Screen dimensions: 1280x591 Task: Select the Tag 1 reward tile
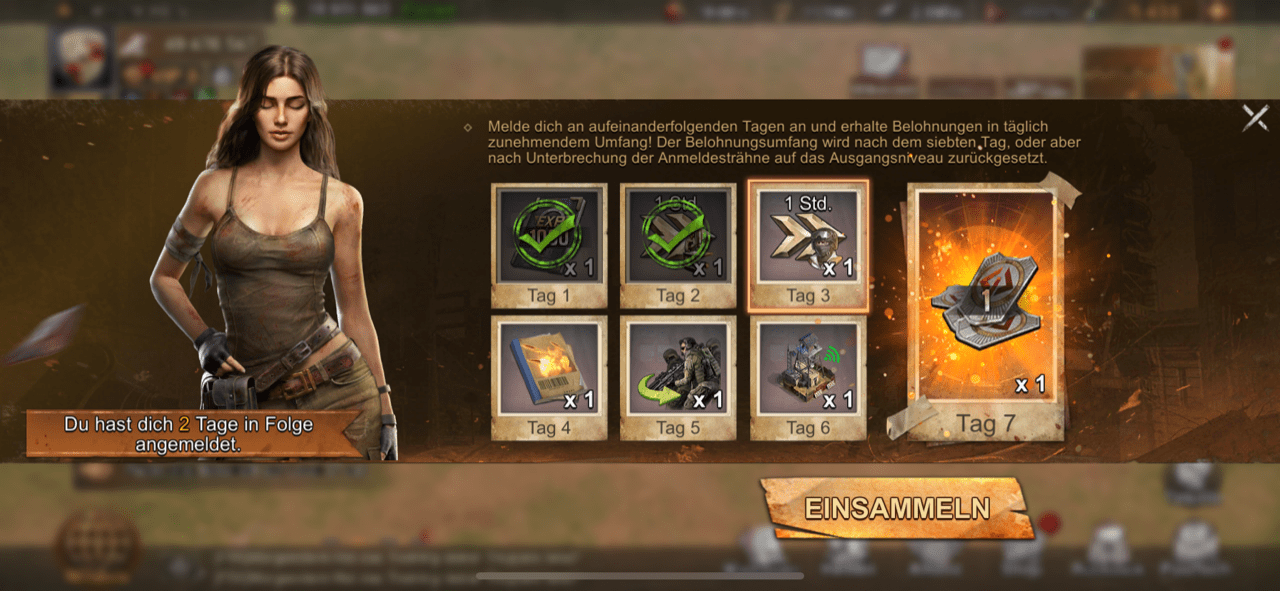[x=549, y=245]
